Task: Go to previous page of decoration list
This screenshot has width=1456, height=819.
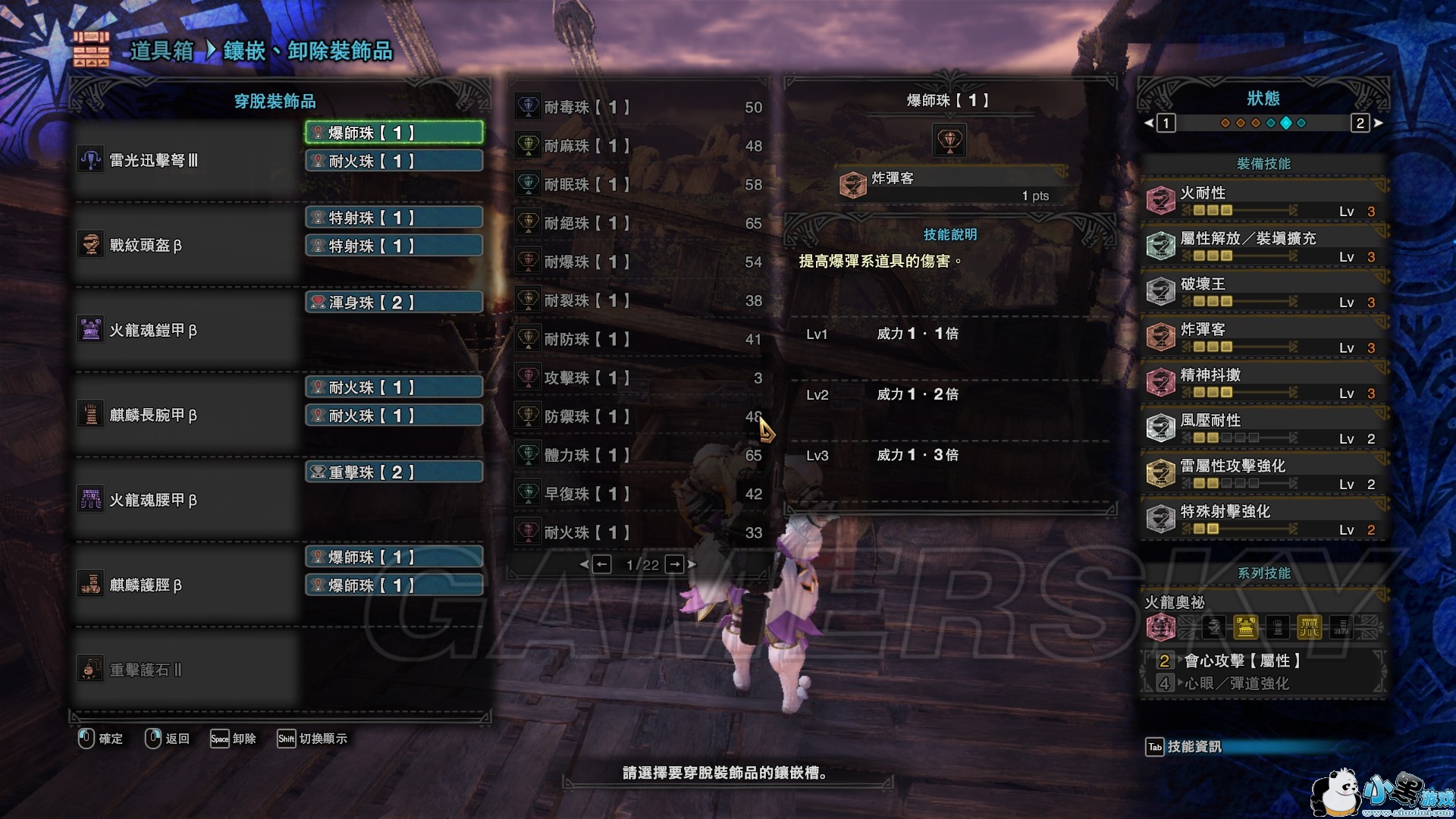Action: click(601, 564)
